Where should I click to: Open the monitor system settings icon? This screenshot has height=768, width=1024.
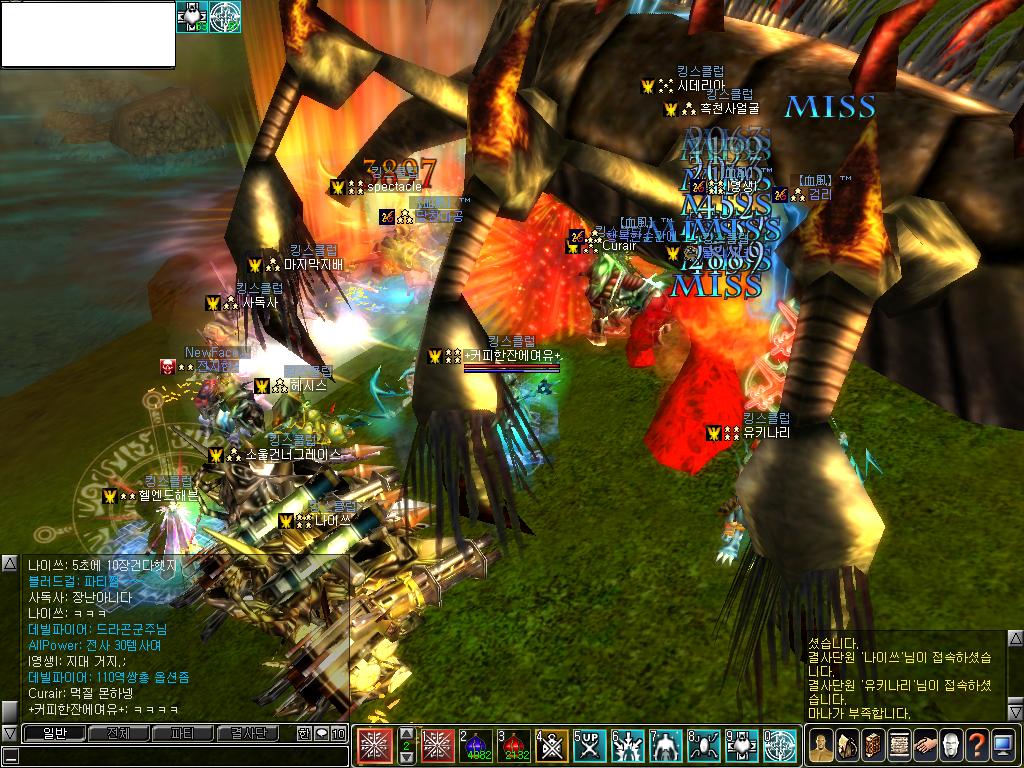[1003, 745]
